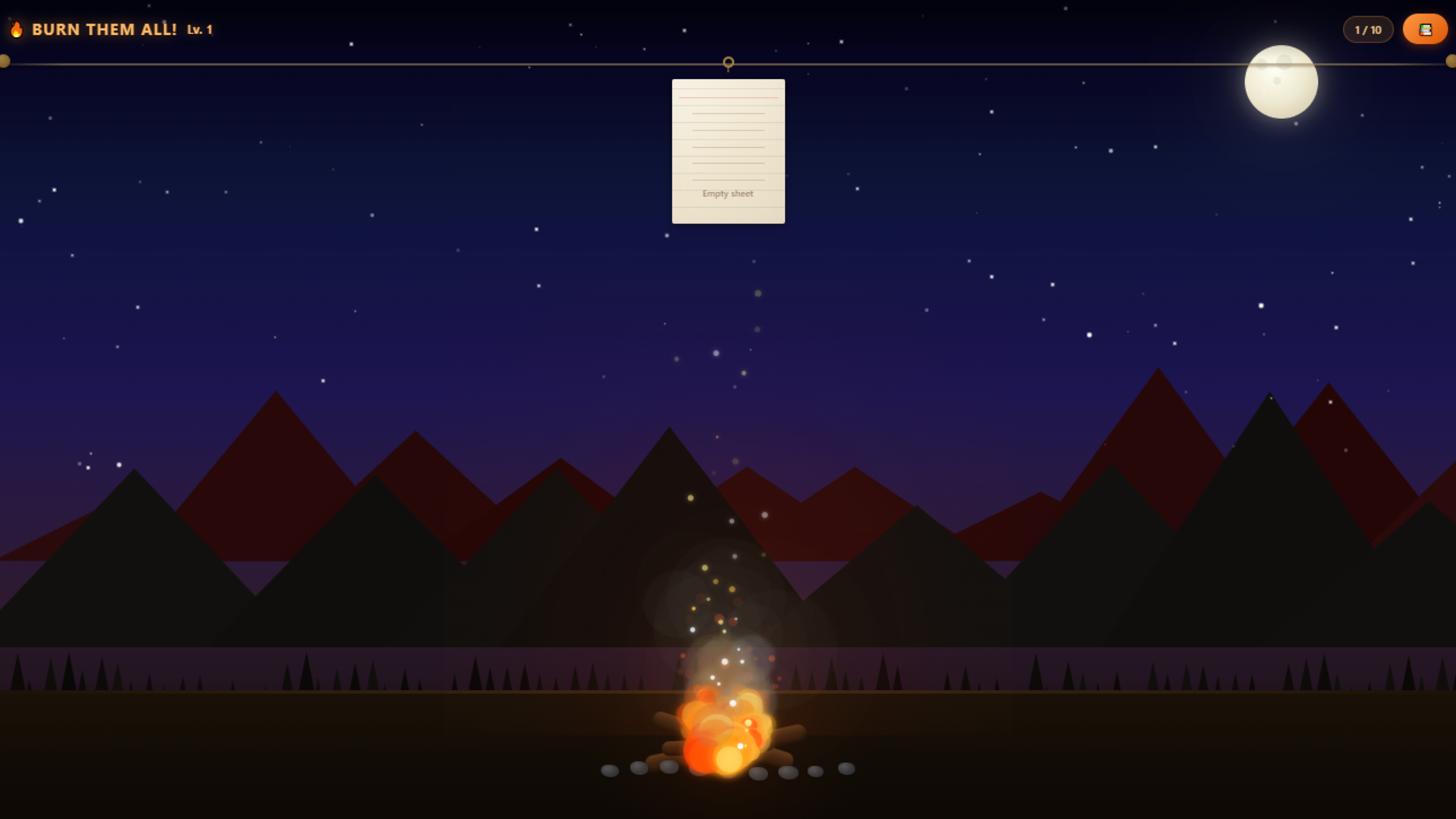Click the Empty sheet caption text

(728, 194)
